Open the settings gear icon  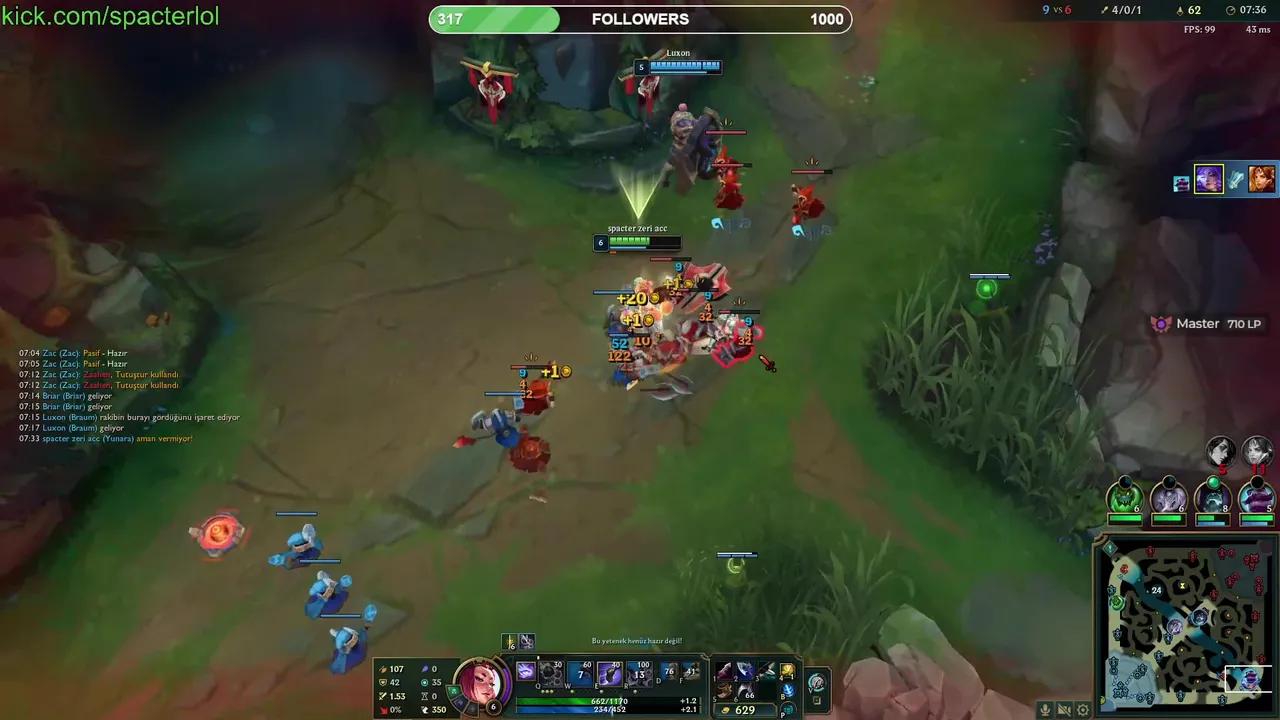(x=1082, y=709)
